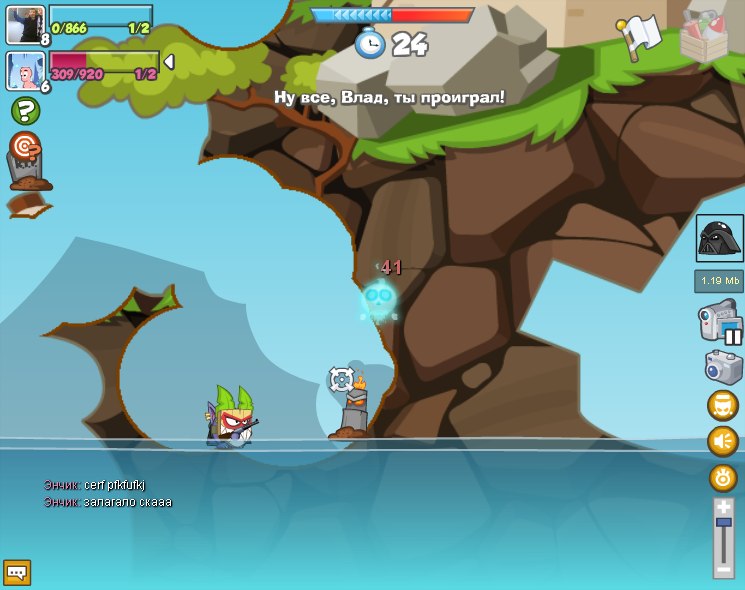Screen dimensions: 745x590
Task: Toggle the orange chat bubble button
Action: (722, 405)
